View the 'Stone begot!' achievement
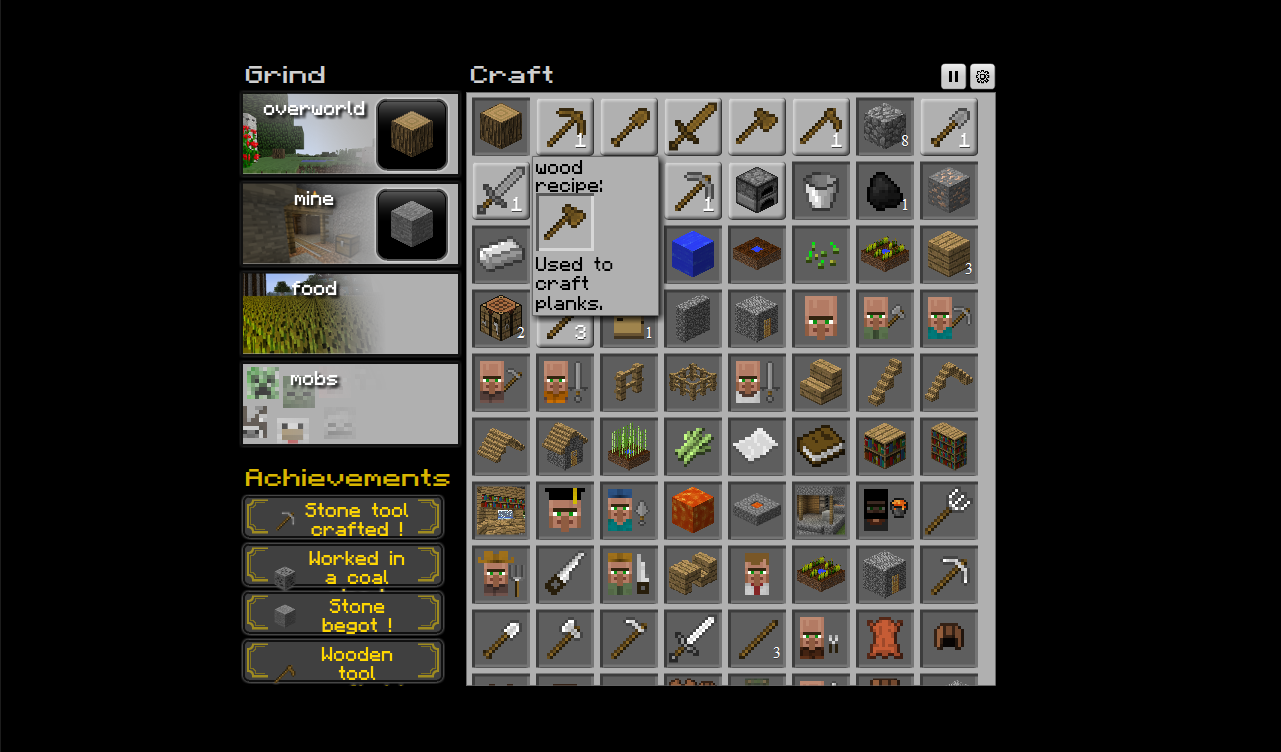The height and width of the screenshot is (752, 1281). coord(343,613)
